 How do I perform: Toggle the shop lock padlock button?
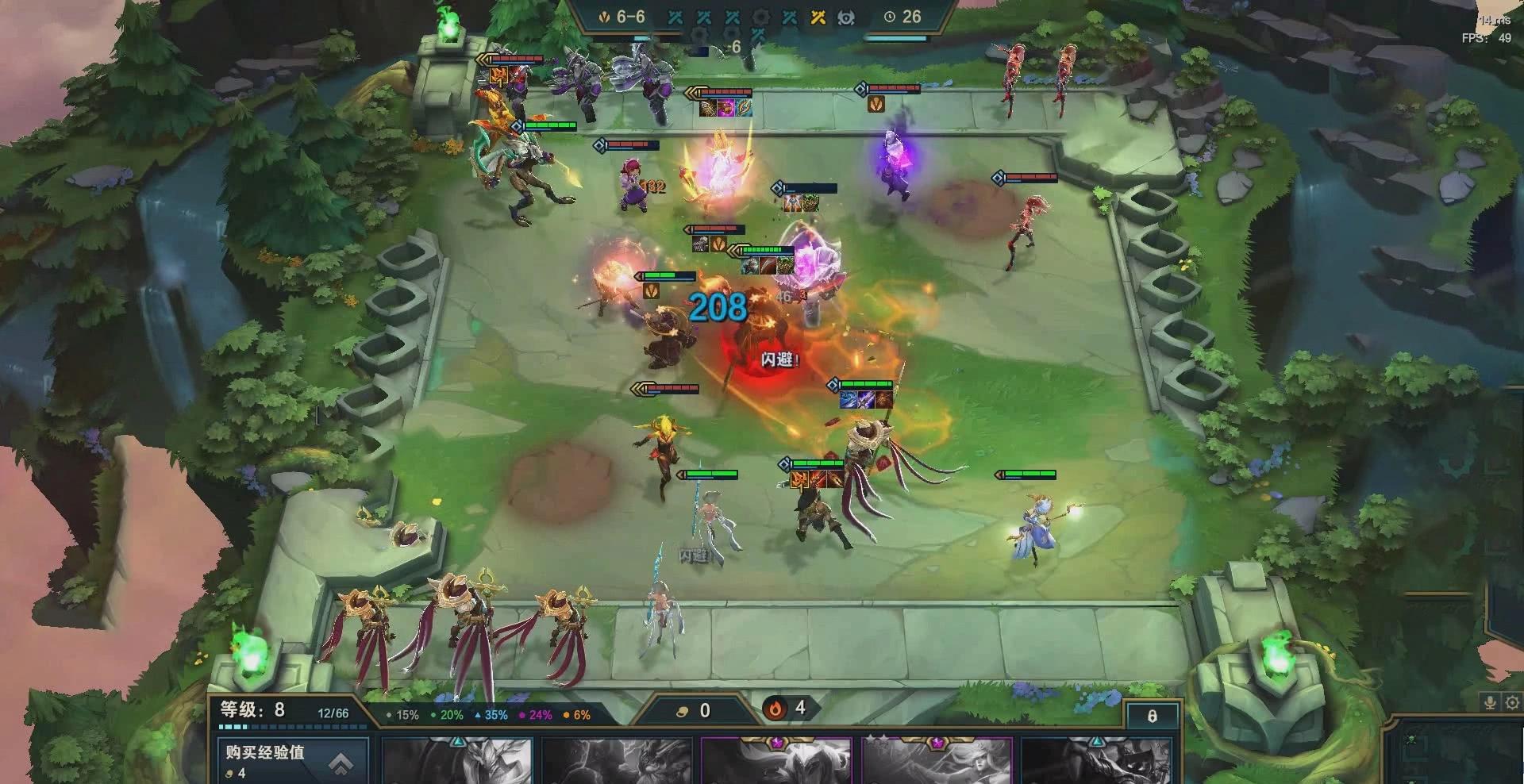1152,716
